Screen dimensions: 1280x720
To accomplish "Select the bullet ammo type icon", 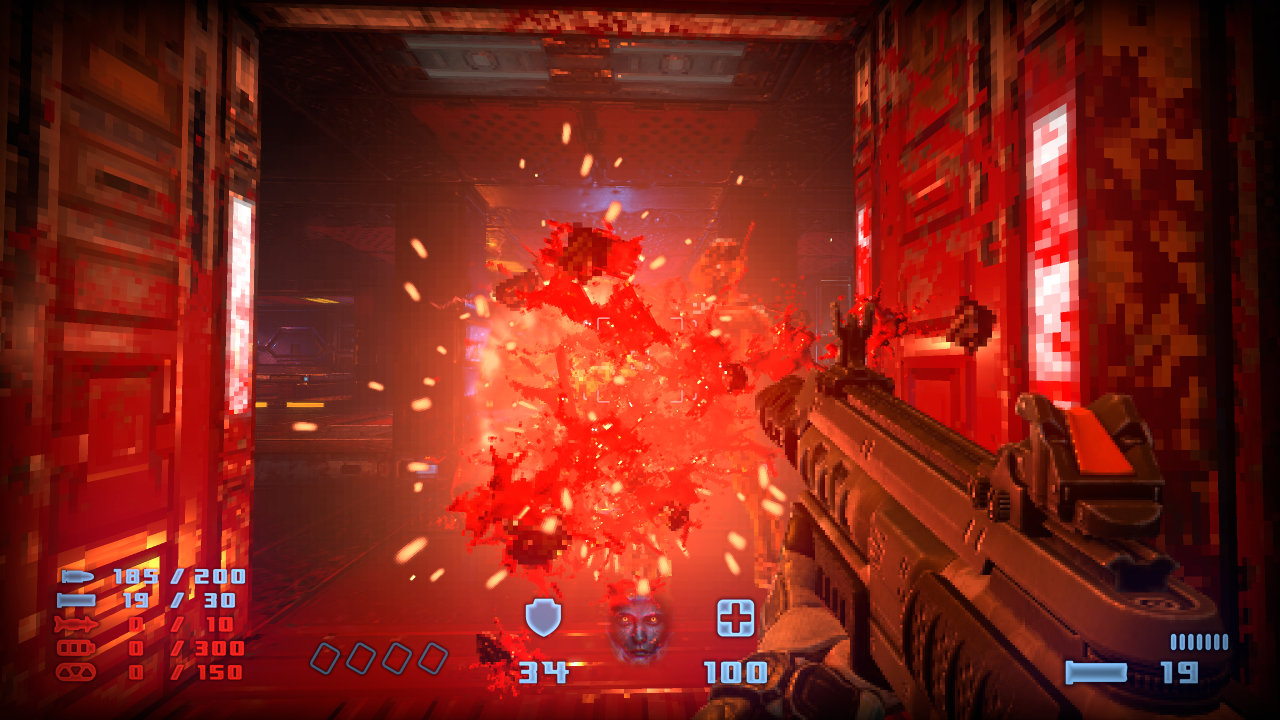I will click(x=76, y=576).
